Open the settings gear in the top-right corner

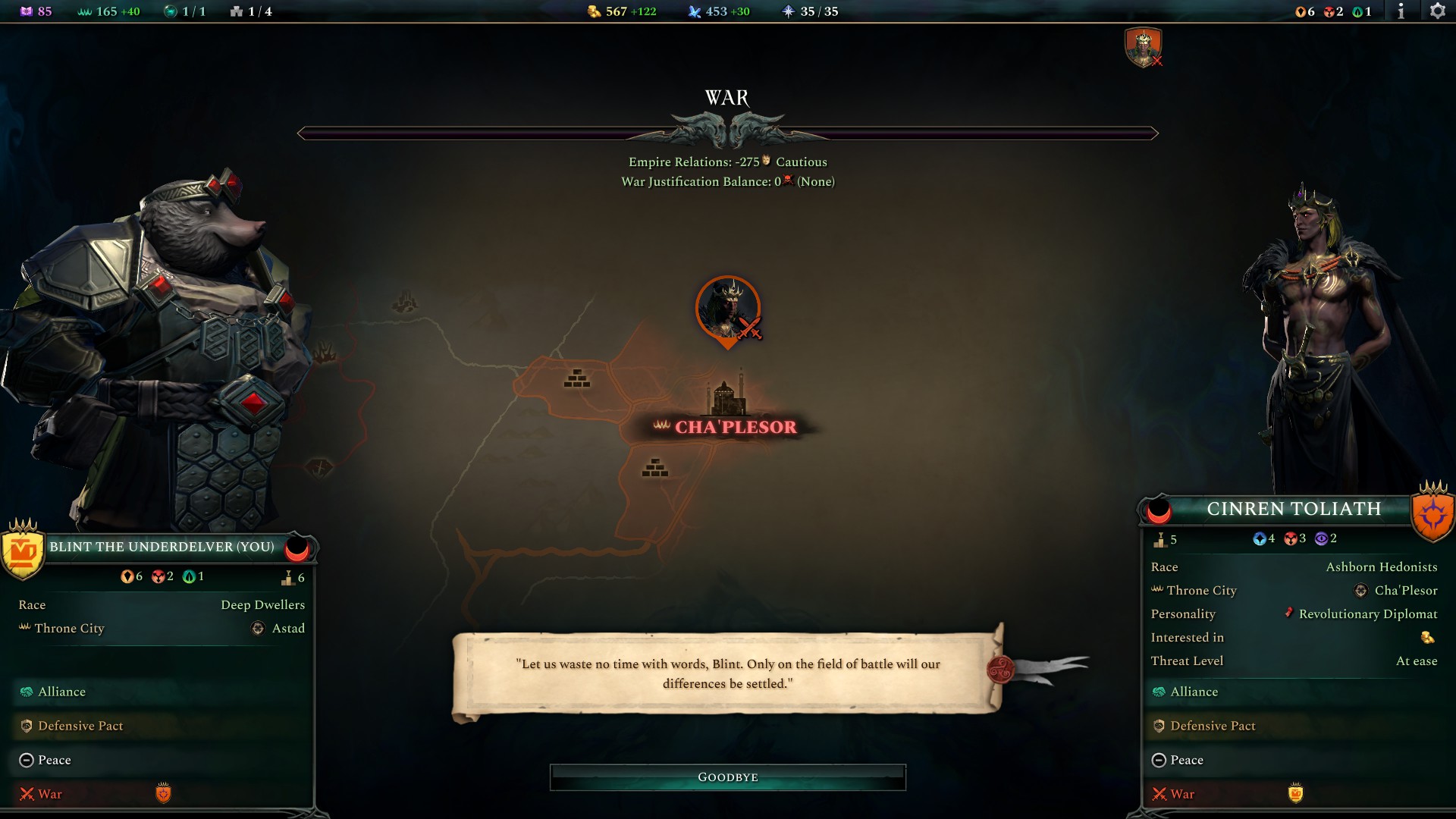click(x=1439, y=11)
